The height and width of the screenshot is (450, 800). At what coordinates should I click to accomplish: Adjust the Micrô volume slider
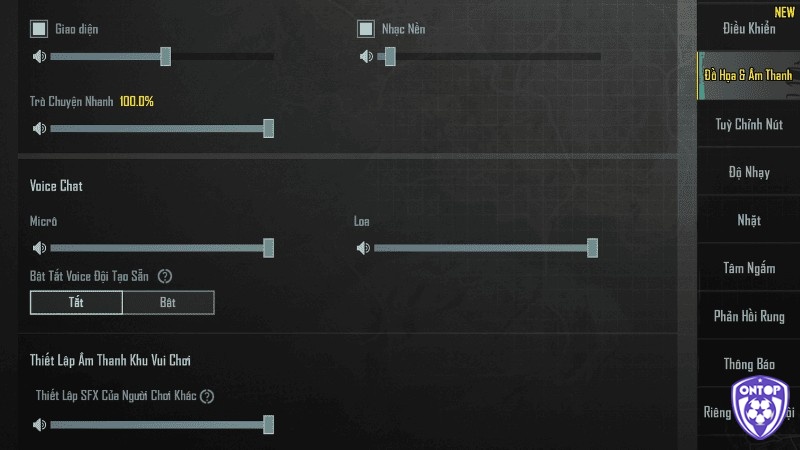(160, 248)
